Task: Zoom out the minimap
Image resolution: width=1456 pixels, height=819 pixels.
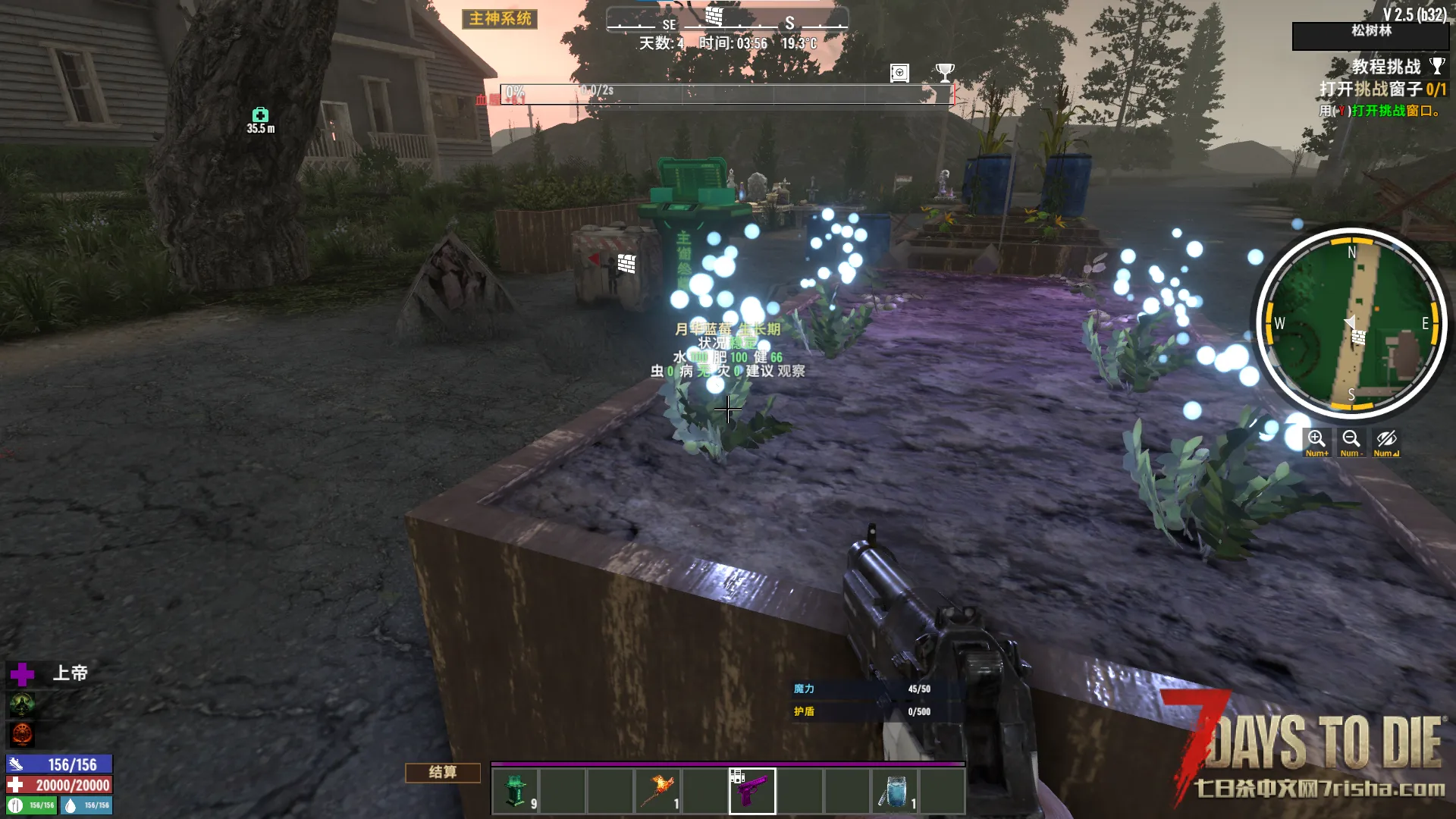Action: [x=1351, y=441]
